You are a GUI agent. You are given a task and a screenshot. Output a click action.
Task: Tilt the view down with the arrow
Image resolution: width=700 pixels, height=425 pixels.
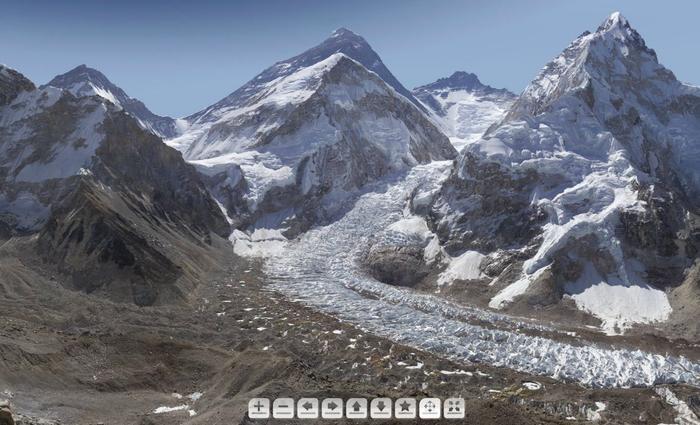tap(381, 407)
